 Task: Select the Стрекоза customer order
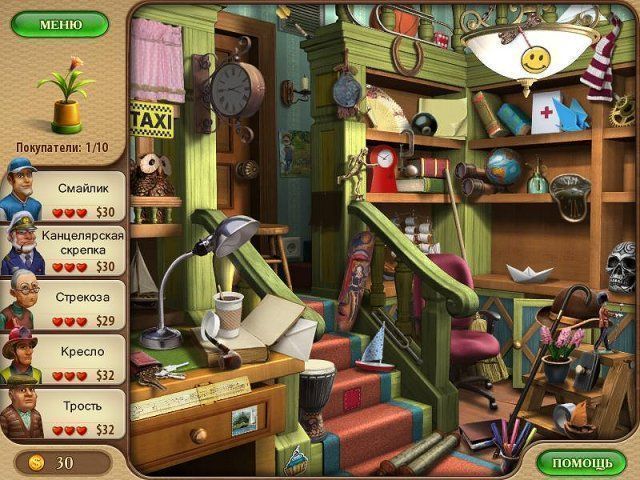pyautogui.click(x=64, y=305)
